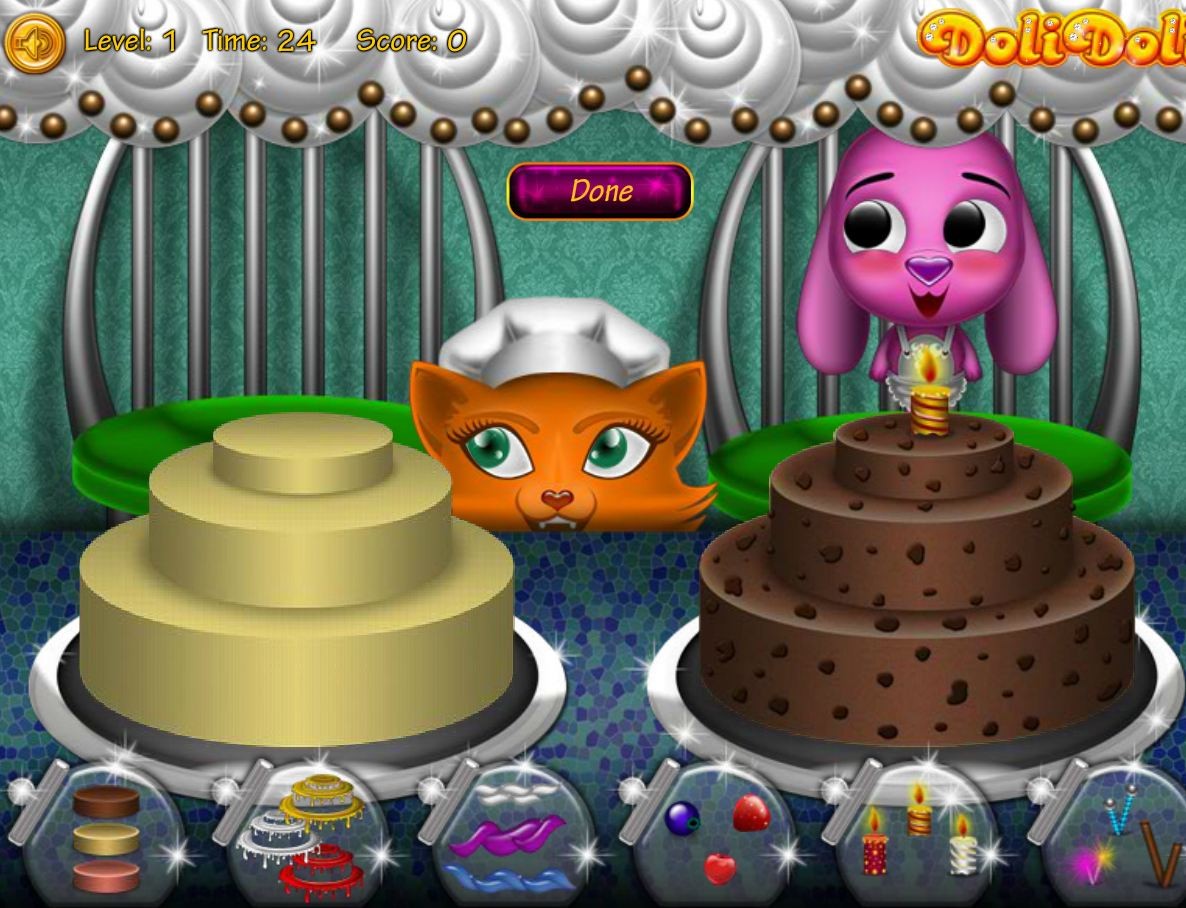Toggle the sound speaker icon
1186x908 pixels.
tap(35, 42)
